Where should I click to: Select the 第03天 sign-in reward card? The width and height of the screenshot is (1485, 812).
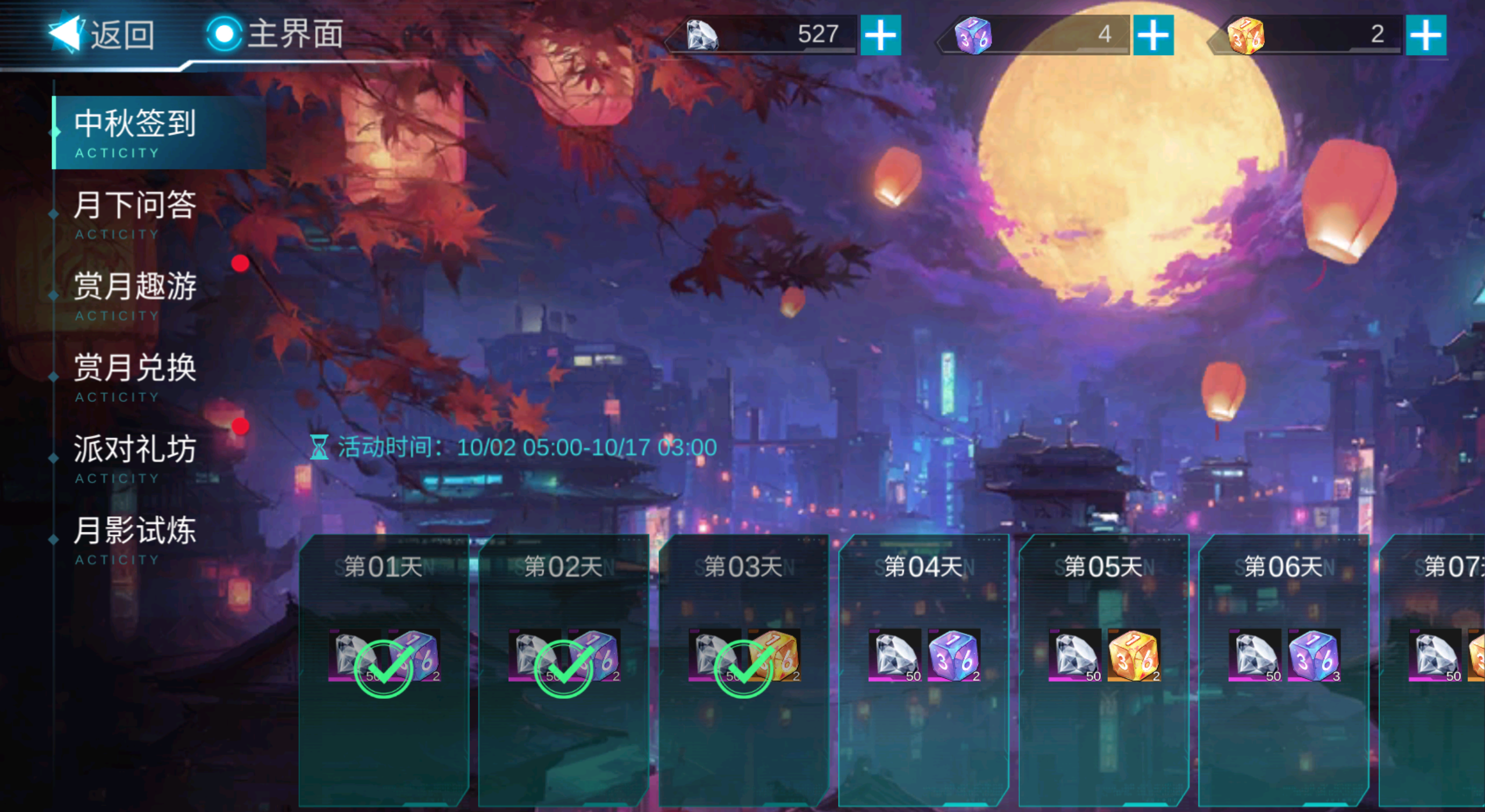[x=743, y=670]
